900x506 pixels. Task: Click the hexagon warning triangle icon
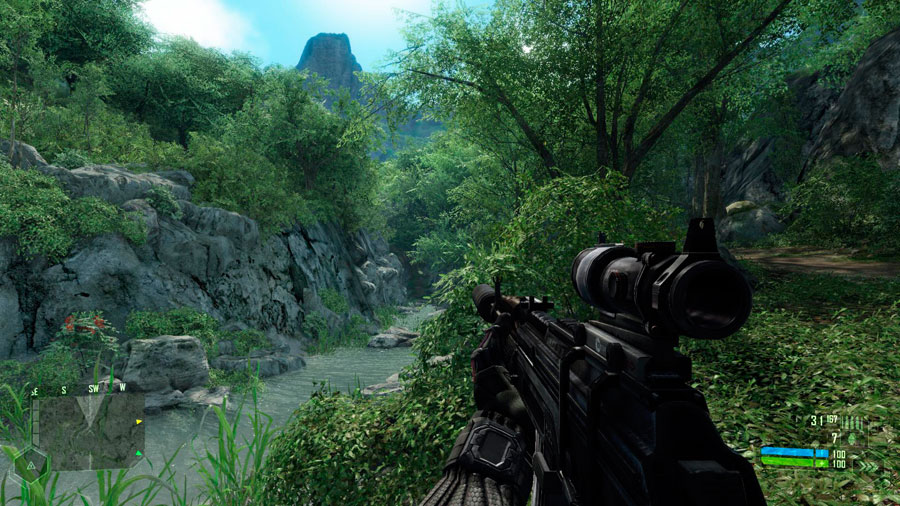tap(31, 466)
